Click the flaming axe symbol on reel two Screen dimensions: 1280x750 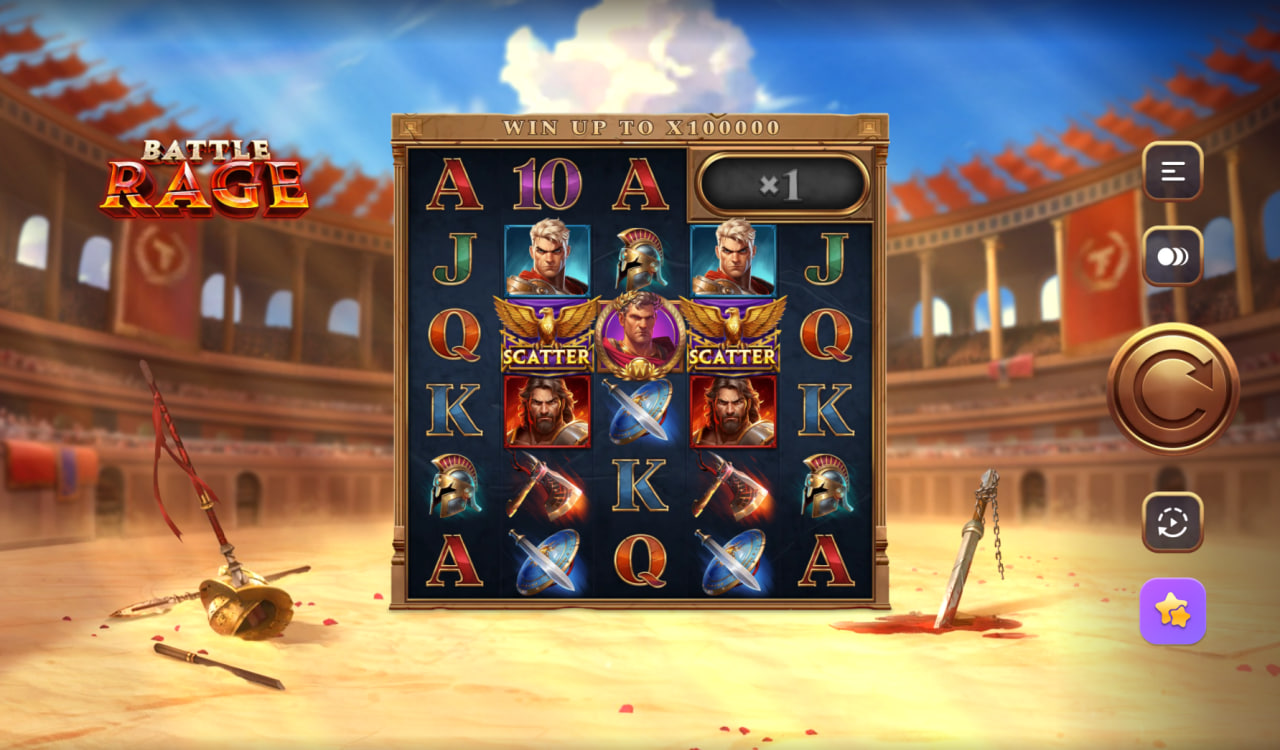[548, 489]
